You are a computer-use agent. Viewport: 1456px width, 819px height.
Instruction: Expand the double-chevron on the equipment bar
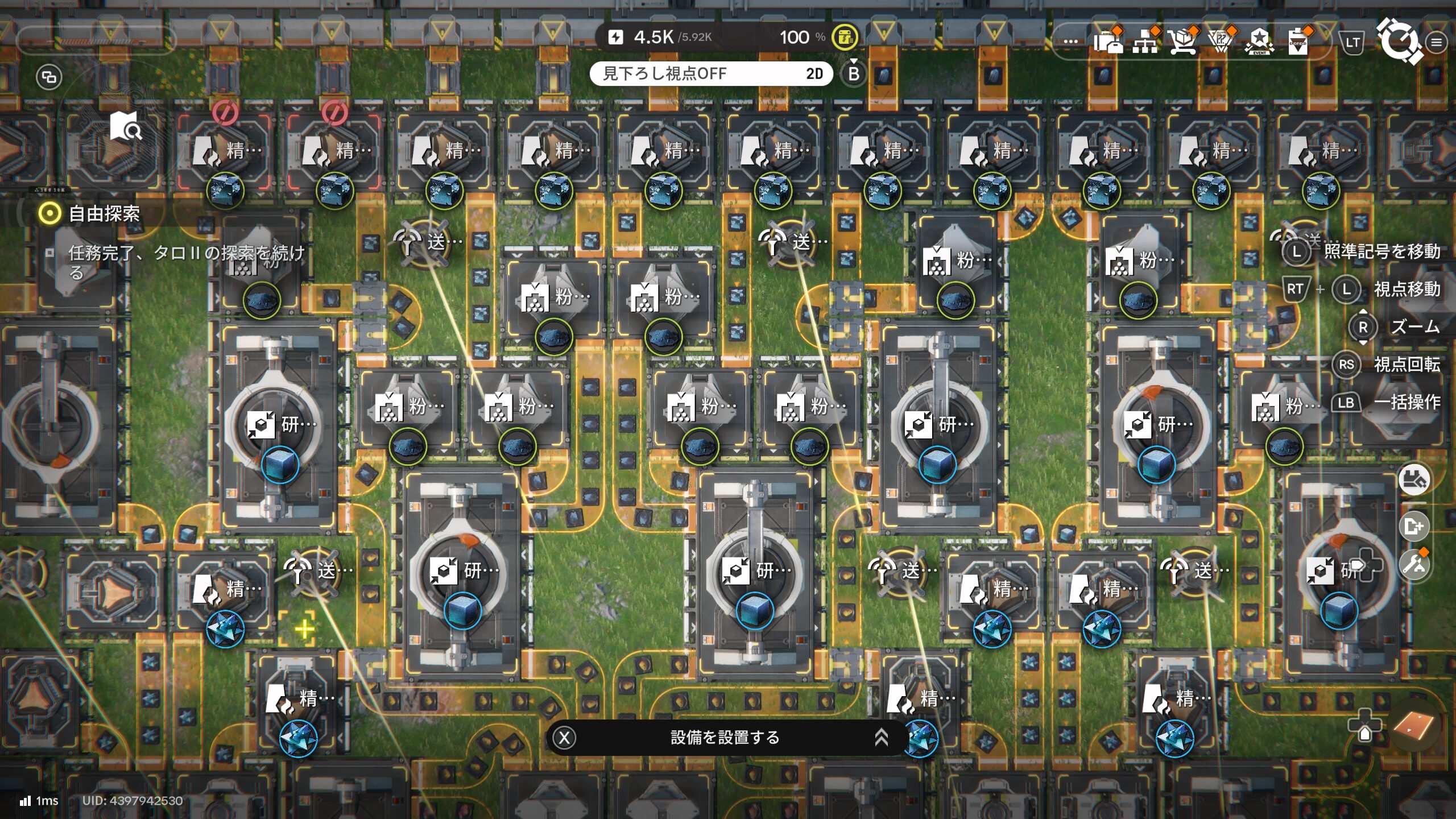pos(881,738)
